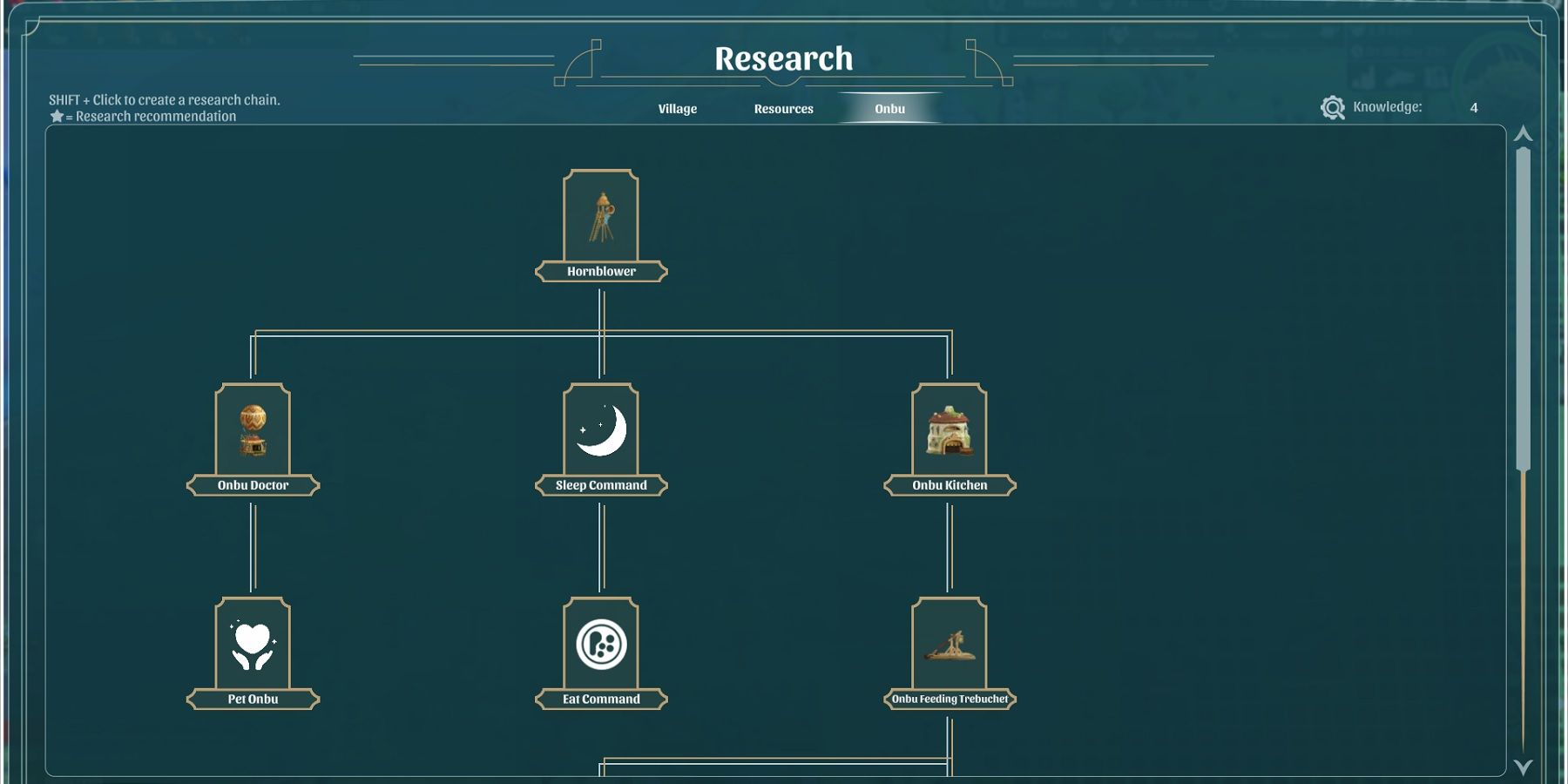This screenshot has width=1568, height=784.
Task: Click the Onbu Kitchen name banner
Action: tap(950, 484)
